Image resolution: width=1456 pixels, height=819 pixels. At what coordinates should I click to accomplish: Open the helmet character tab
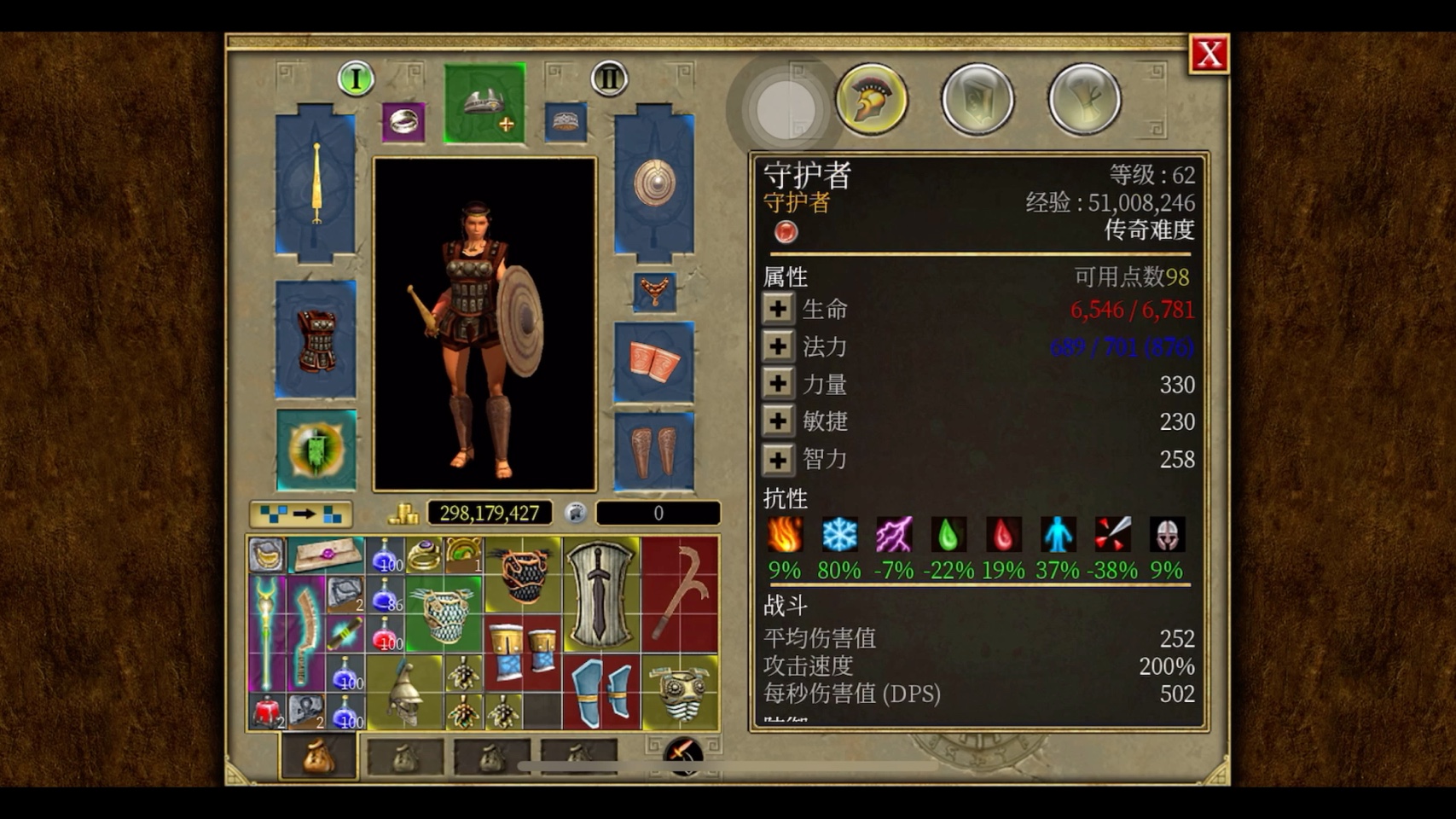[871, 100]
